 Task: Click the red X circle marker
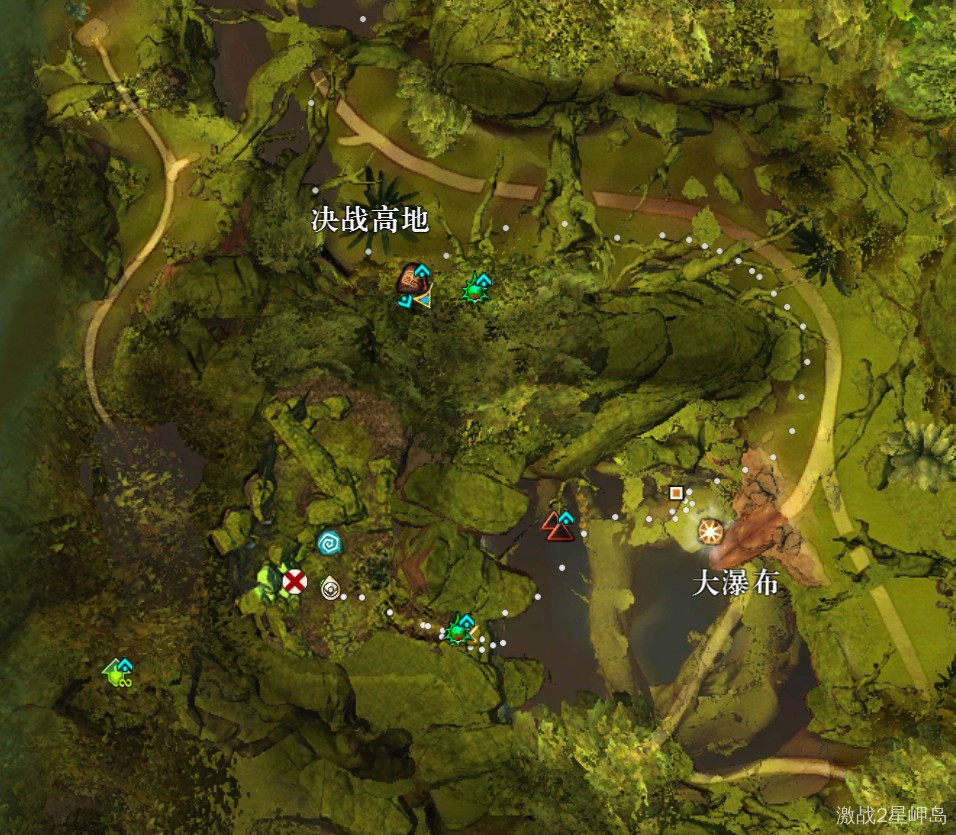pos(294,581)
